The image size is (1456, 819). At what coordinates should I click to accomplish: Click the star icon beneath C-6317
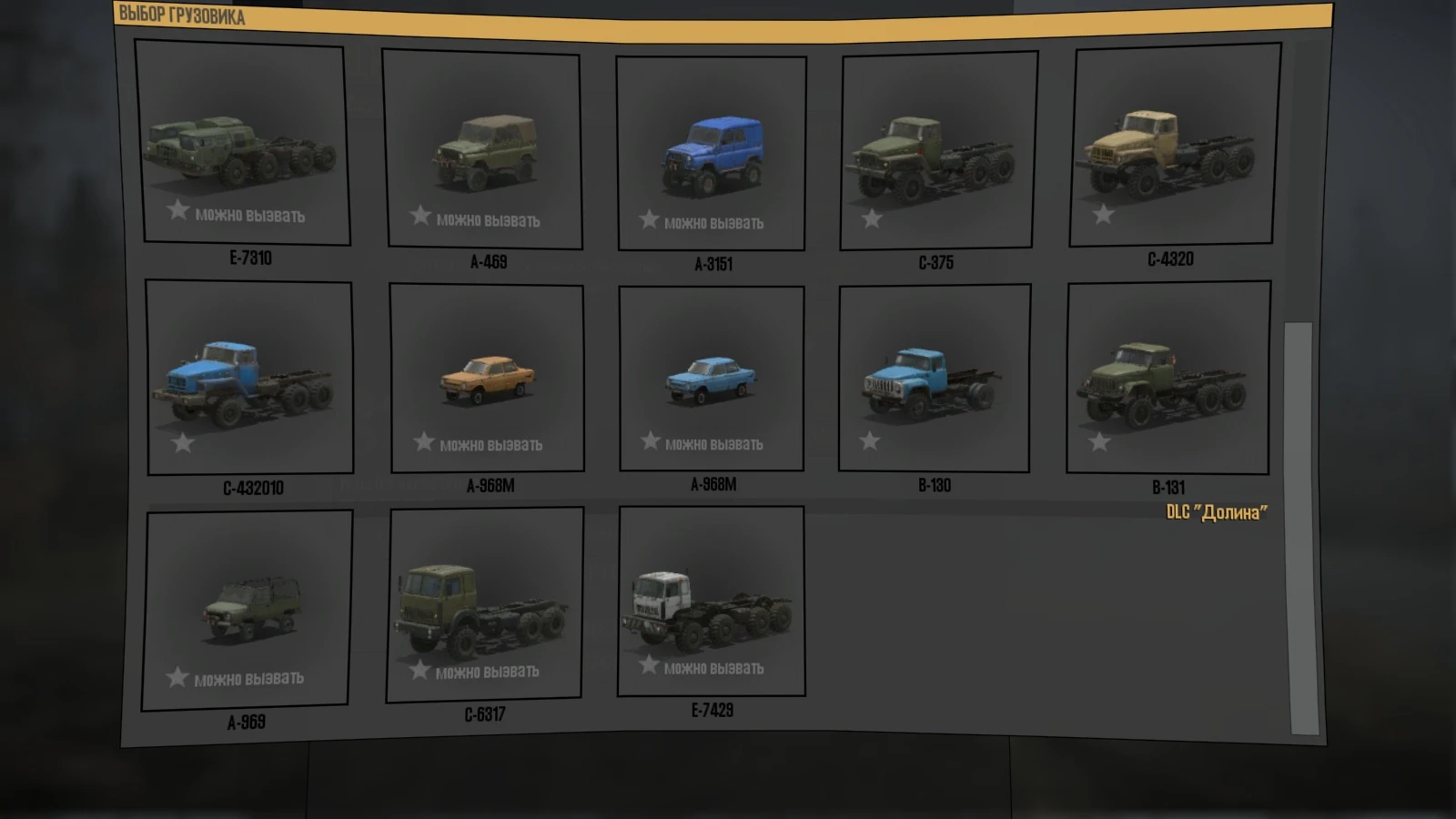(420, 671)
